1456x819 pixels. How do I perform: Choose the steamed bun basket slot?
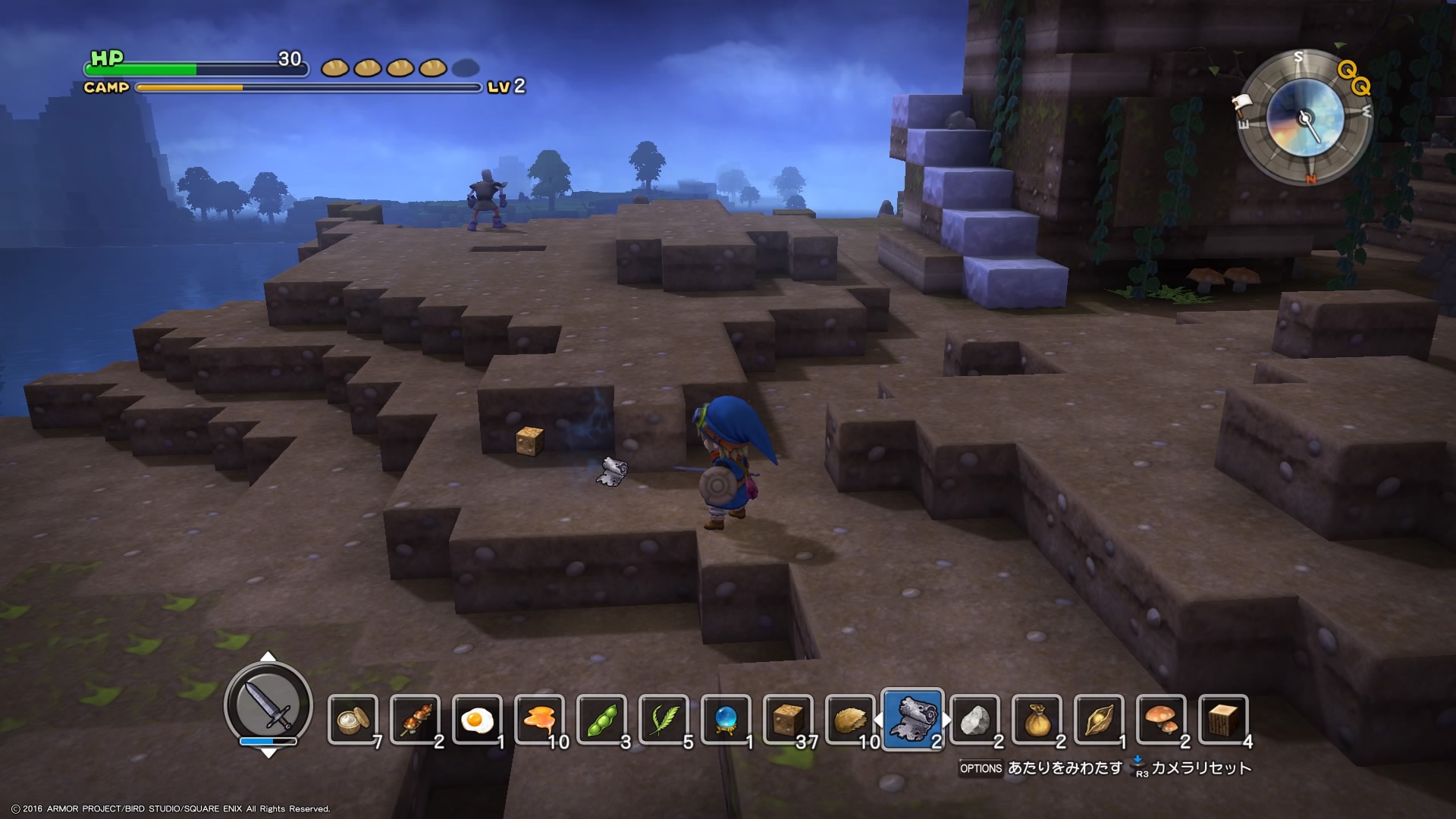pyautogui.click(x=353, y=720)
